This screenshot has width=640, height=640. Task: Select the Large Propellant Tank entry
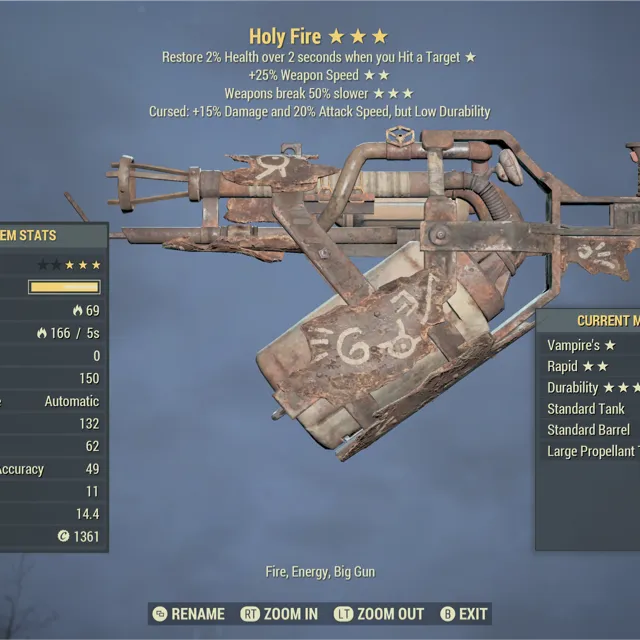click(592, 451)
